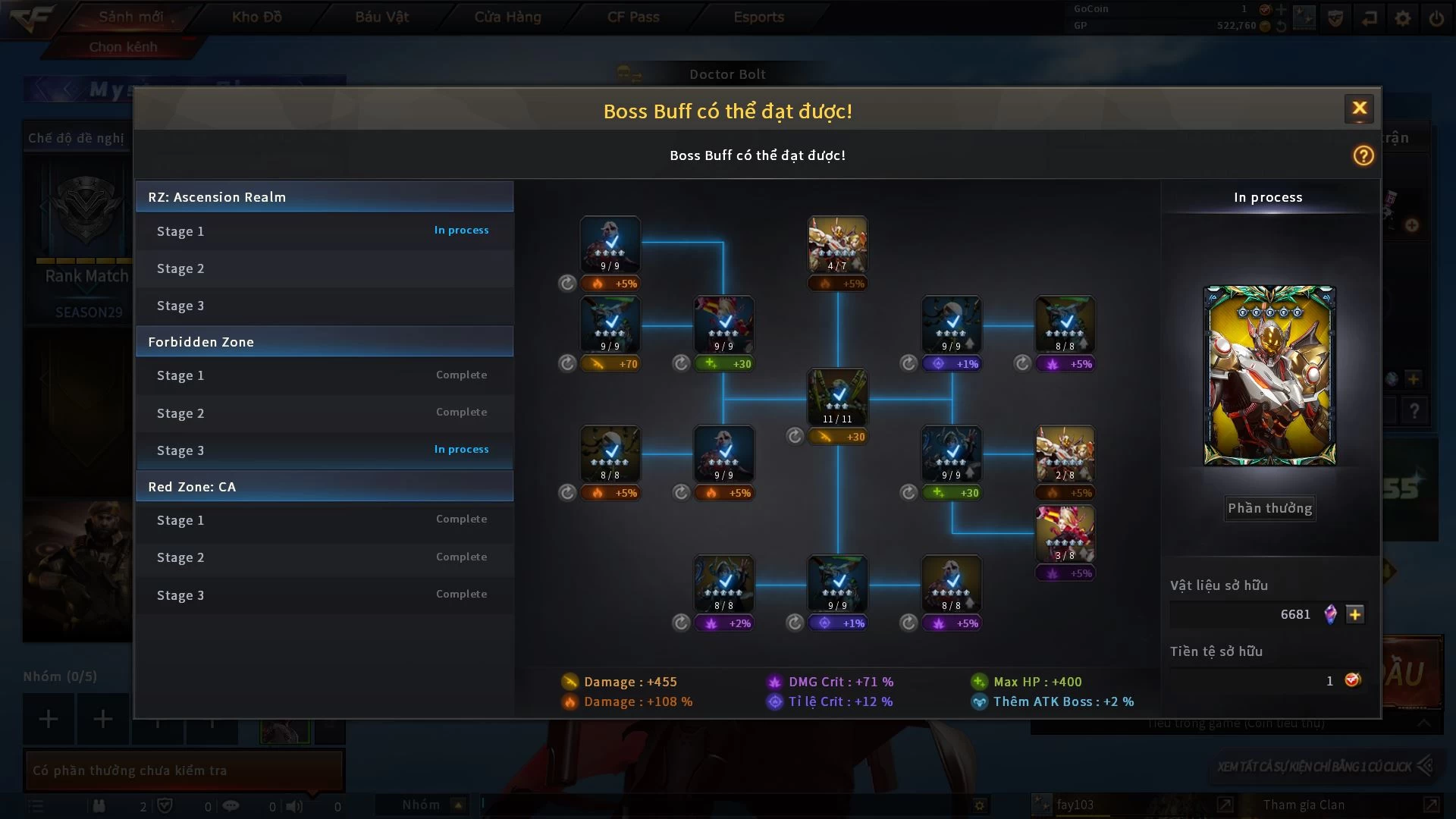This screenshot has height=819, width=1456.
Task: Open Red Zone: CA Stage 2
Action: point(324,557)
